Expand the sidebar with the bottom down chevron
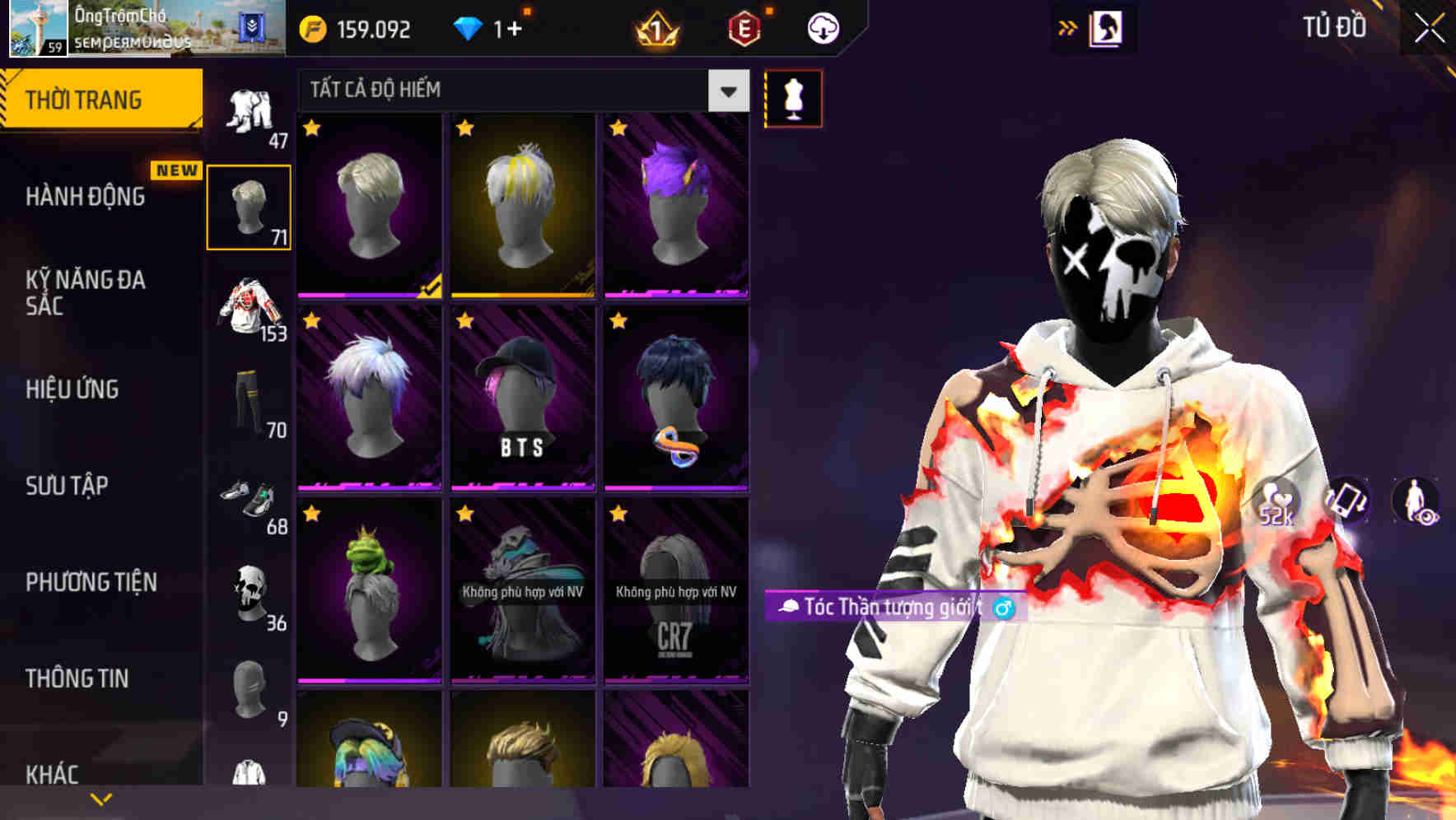Screen dimensions: 1456x820 click(x=101, y=799)
